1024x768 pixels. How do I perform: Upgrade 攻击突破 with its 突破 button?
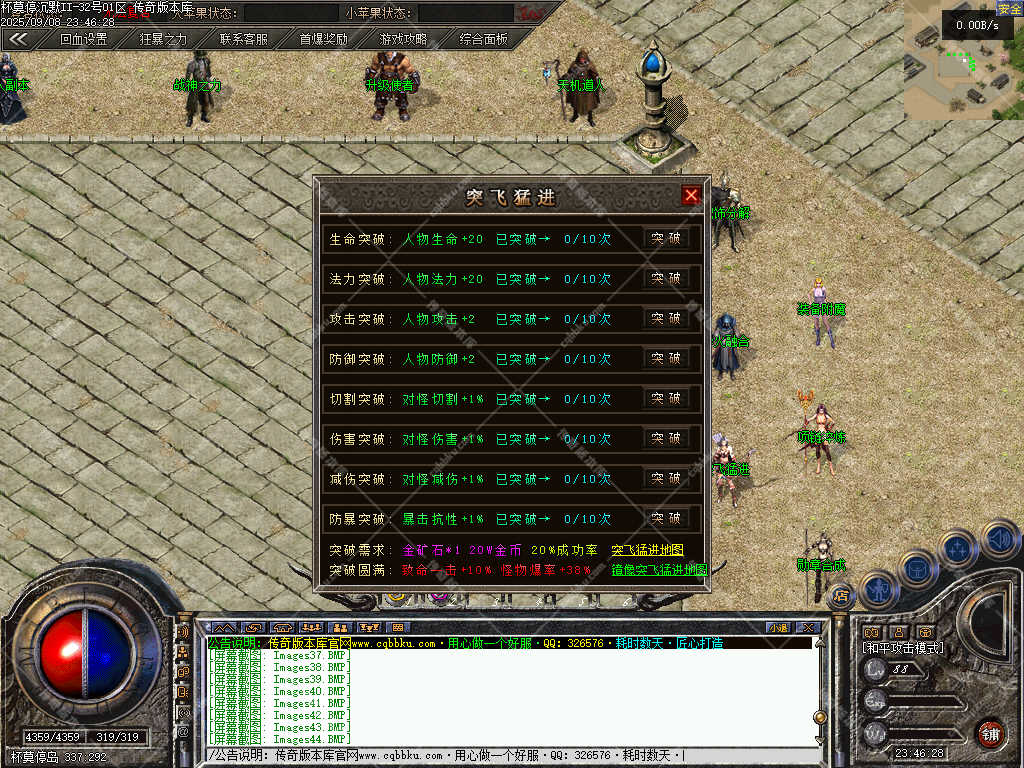665,319
